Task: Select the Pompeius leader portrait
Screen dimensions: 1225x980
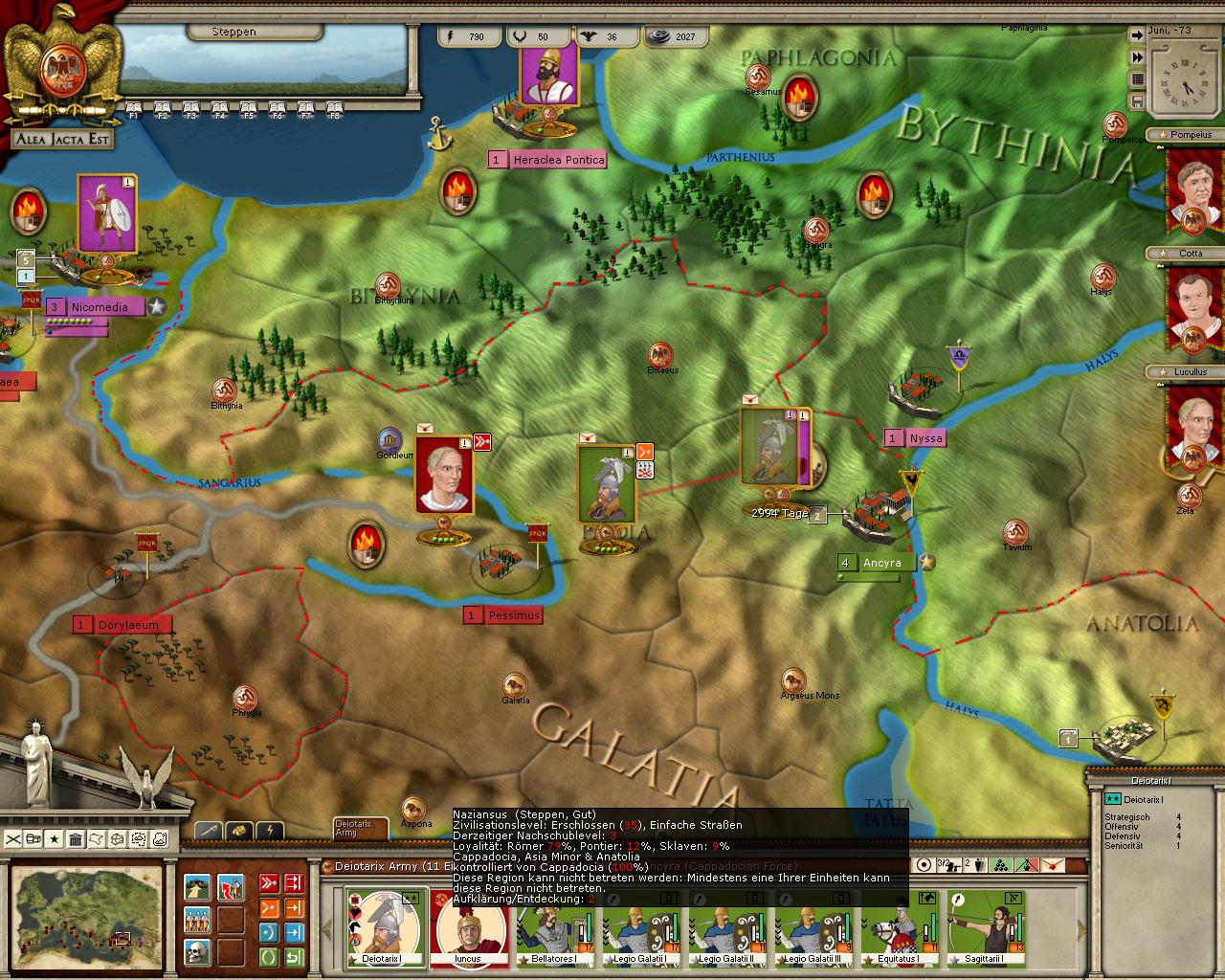Action: pyautogui.click(x=1193, y=188)
